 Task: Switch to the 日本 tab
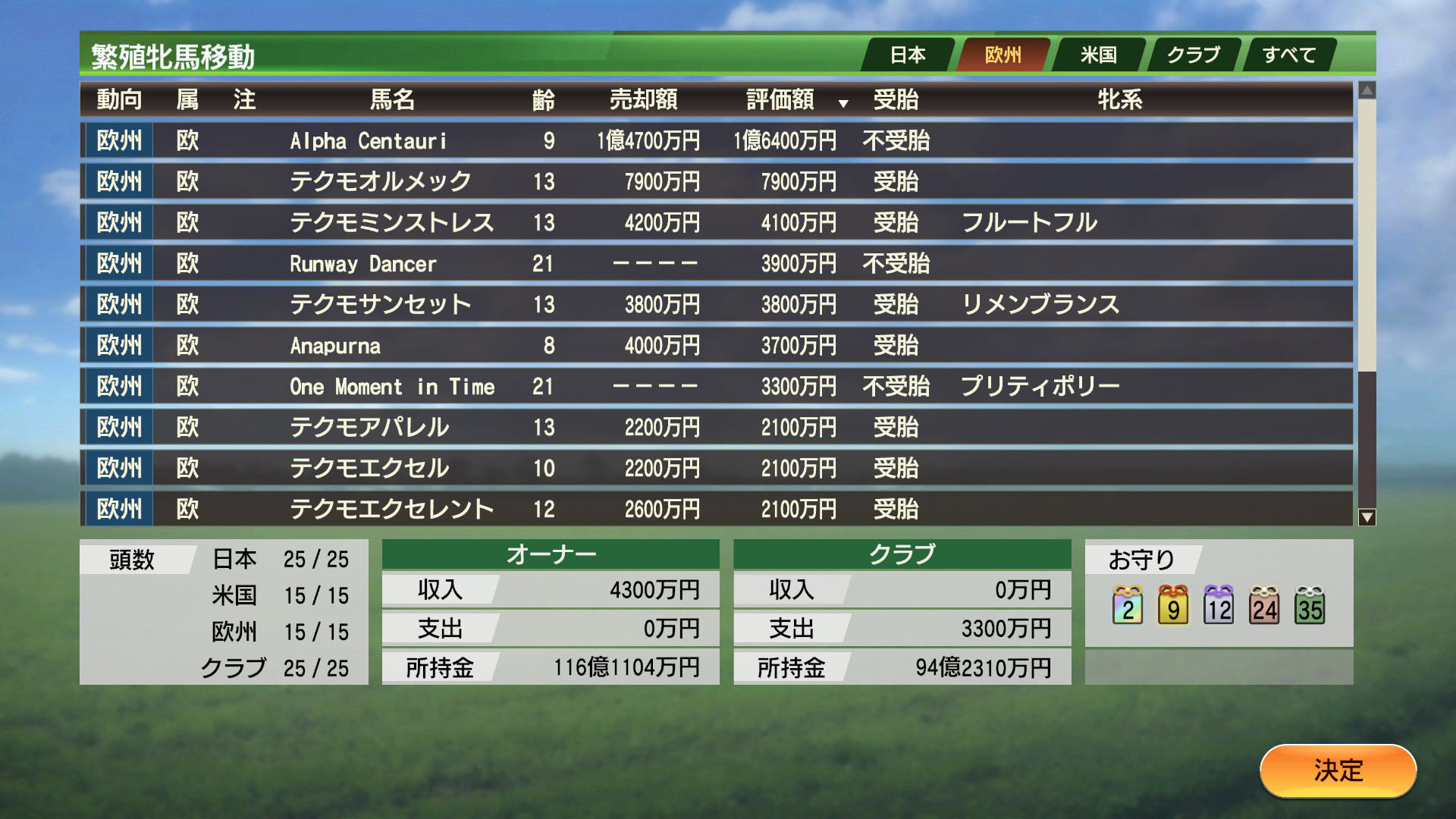(x=908, y=54)
